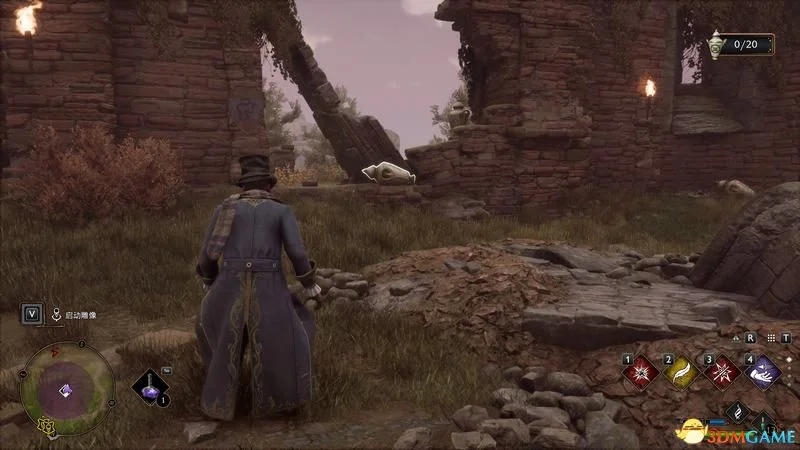Cast the red crossed-star spell in slot 3
This screenshot has width=800, height=450.
tap(723, 373)
